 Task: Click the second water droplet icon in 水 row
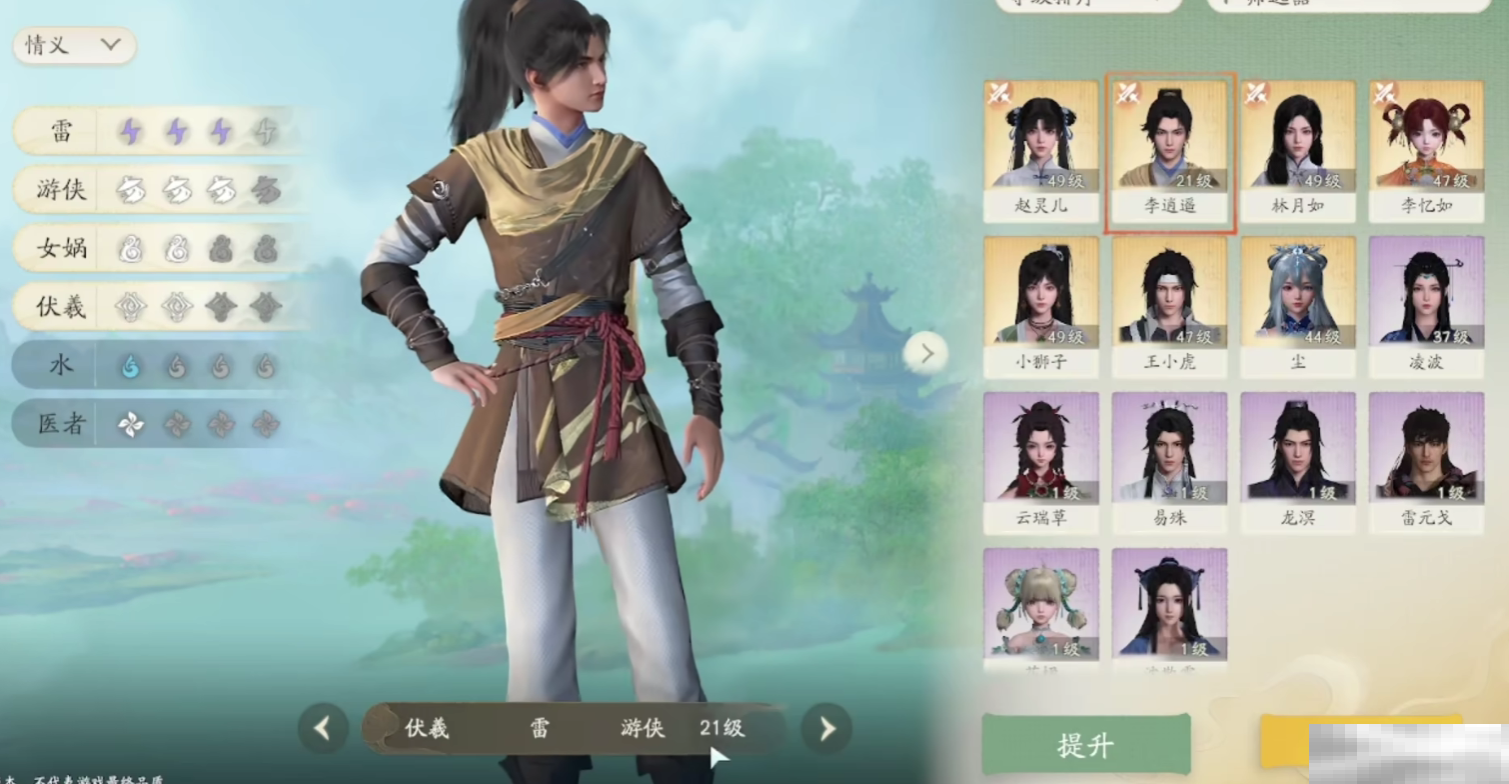click(176, 366)
